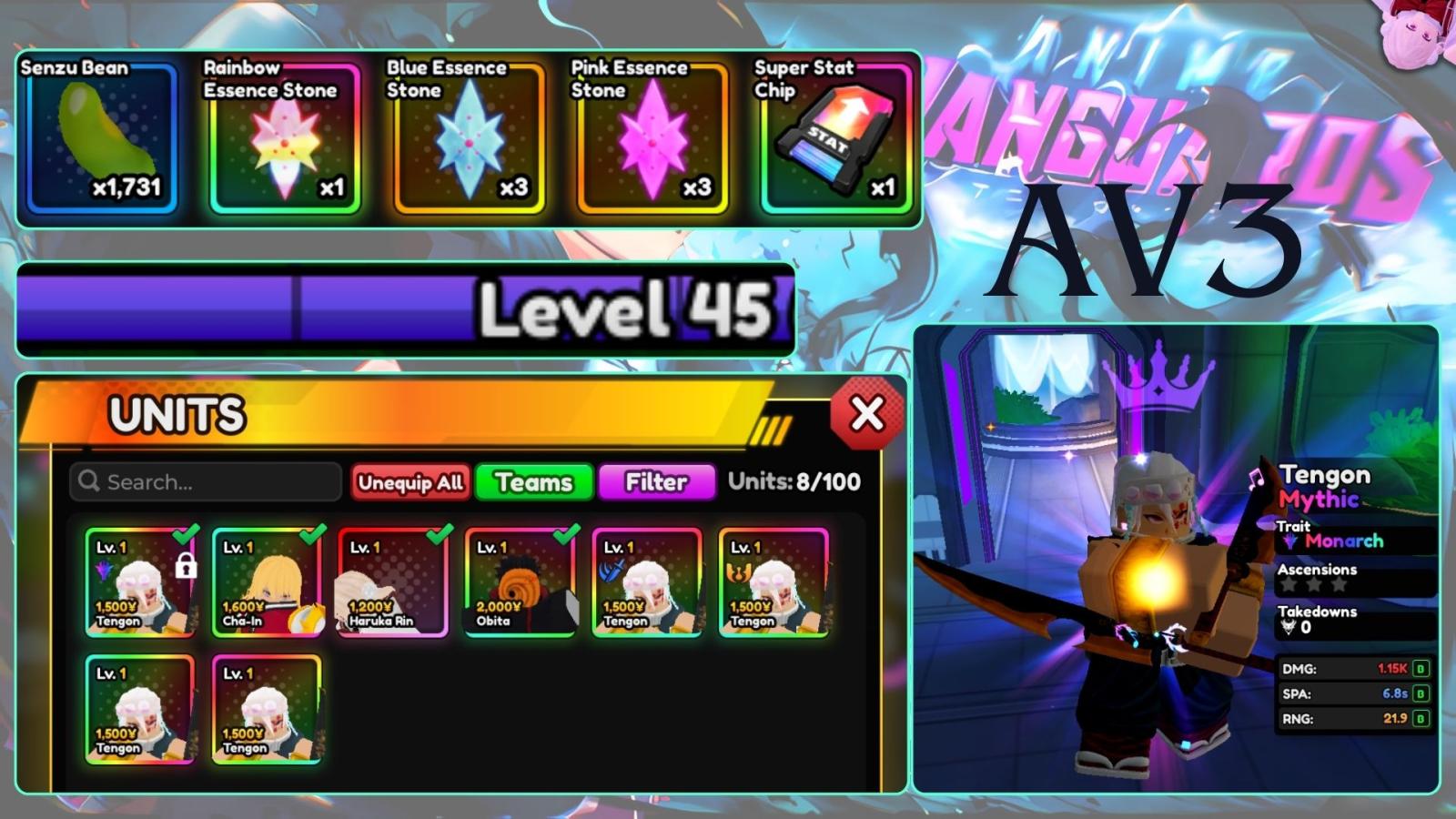Select the Senzu Bean item
Screen dimensions: 1456x819
click(x=102, y=136)
